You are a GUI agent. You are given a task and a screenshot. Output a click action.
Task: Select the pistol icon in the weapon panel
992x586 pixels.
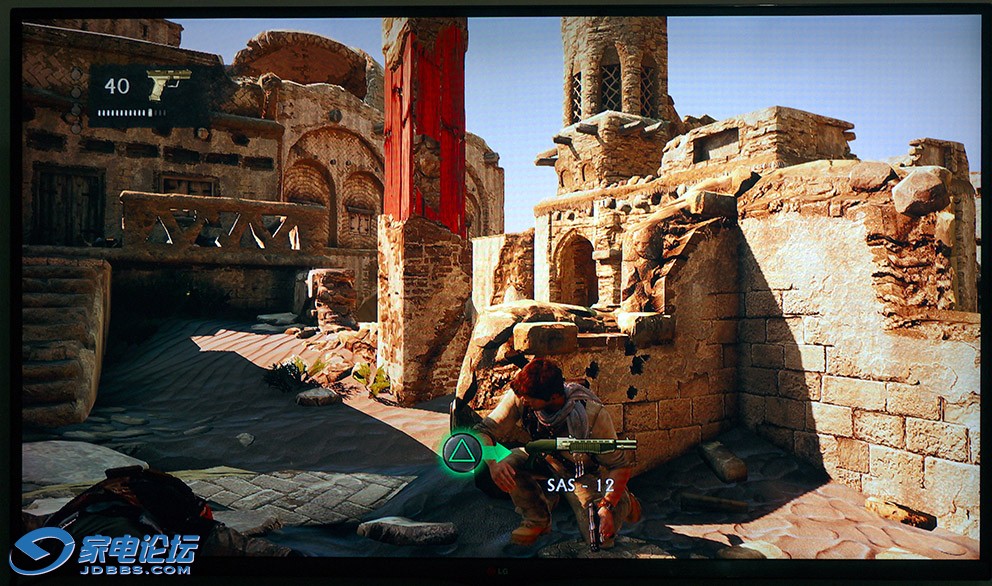pyautogui.click(x=167, y=85)
